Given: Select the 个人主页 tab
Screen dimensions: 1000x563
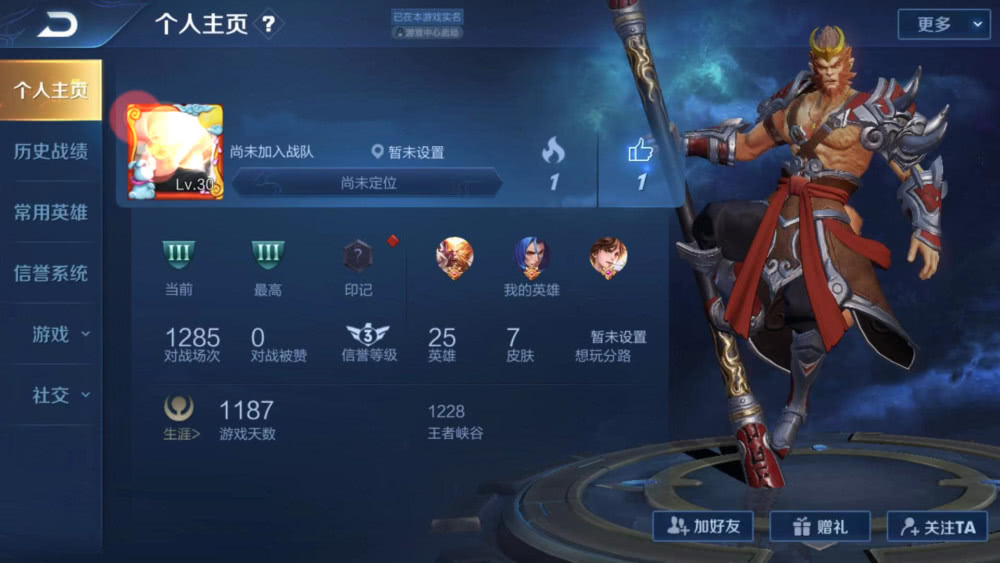Looking at the screenshot, I should pyautogui.click(x=50, y=90).
